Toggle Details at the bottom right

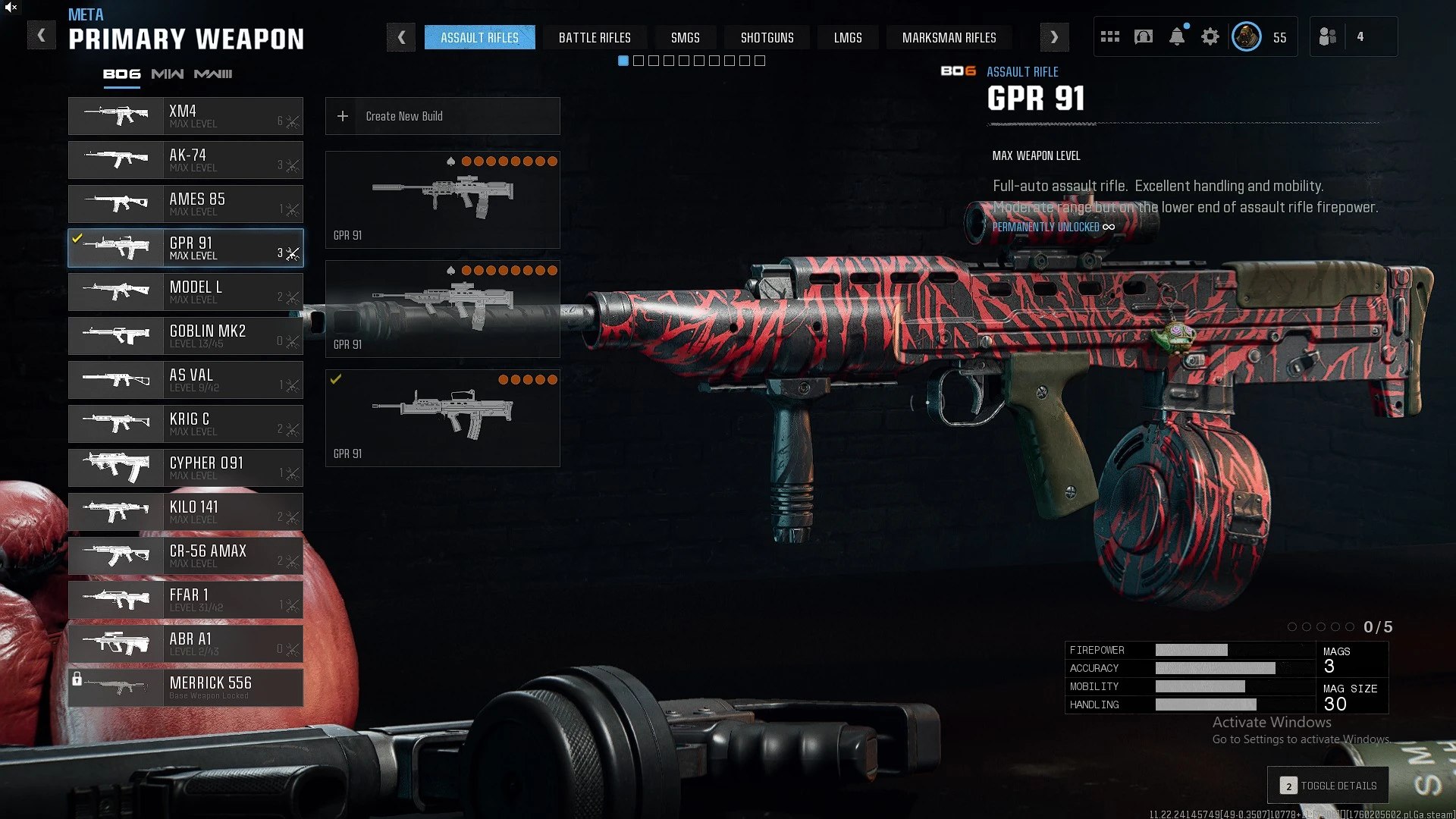(x=1328, y=786)
